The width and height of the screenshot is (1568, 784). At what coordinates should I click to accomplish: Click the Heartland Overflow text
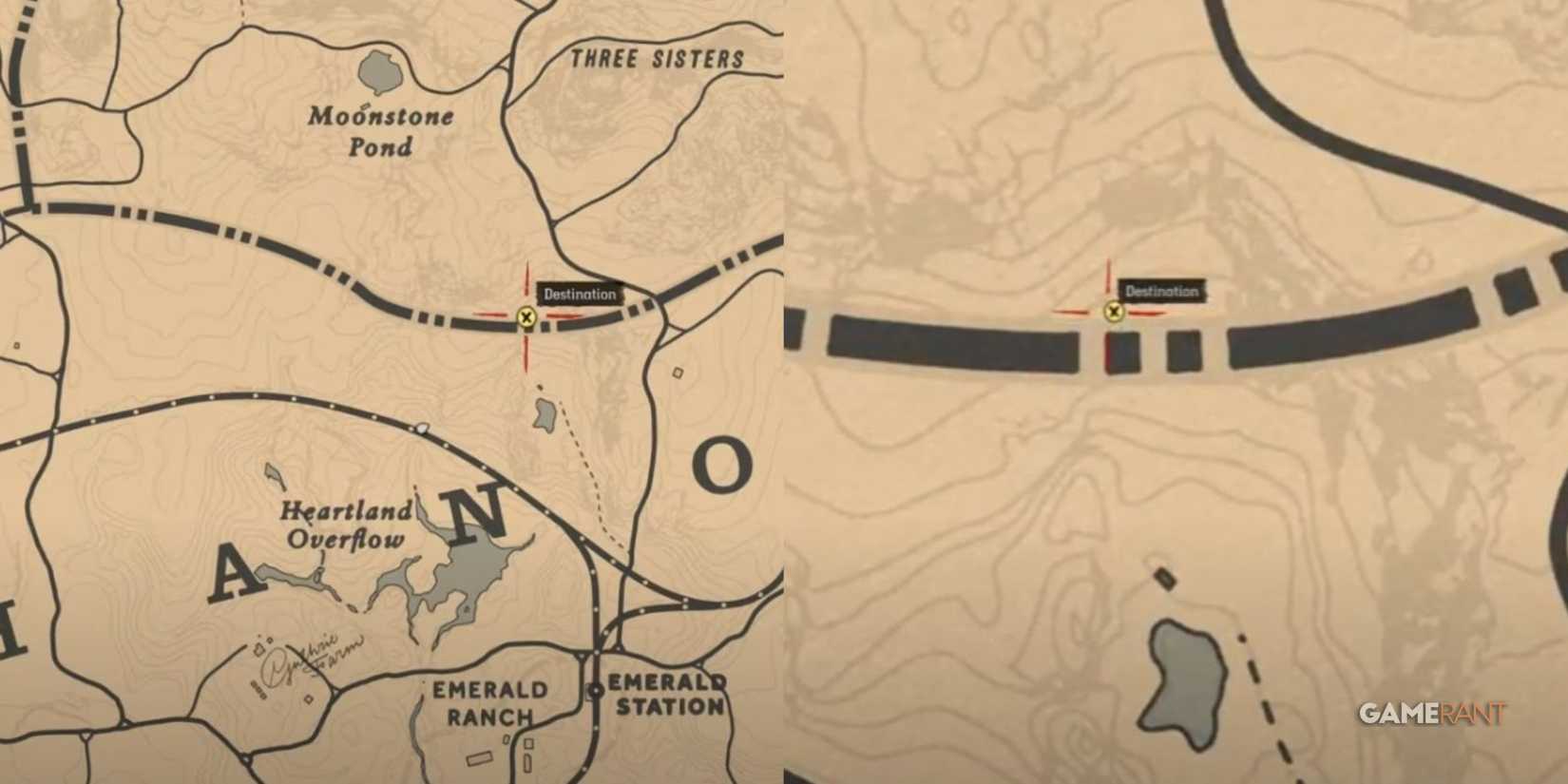tap(346, 525)
